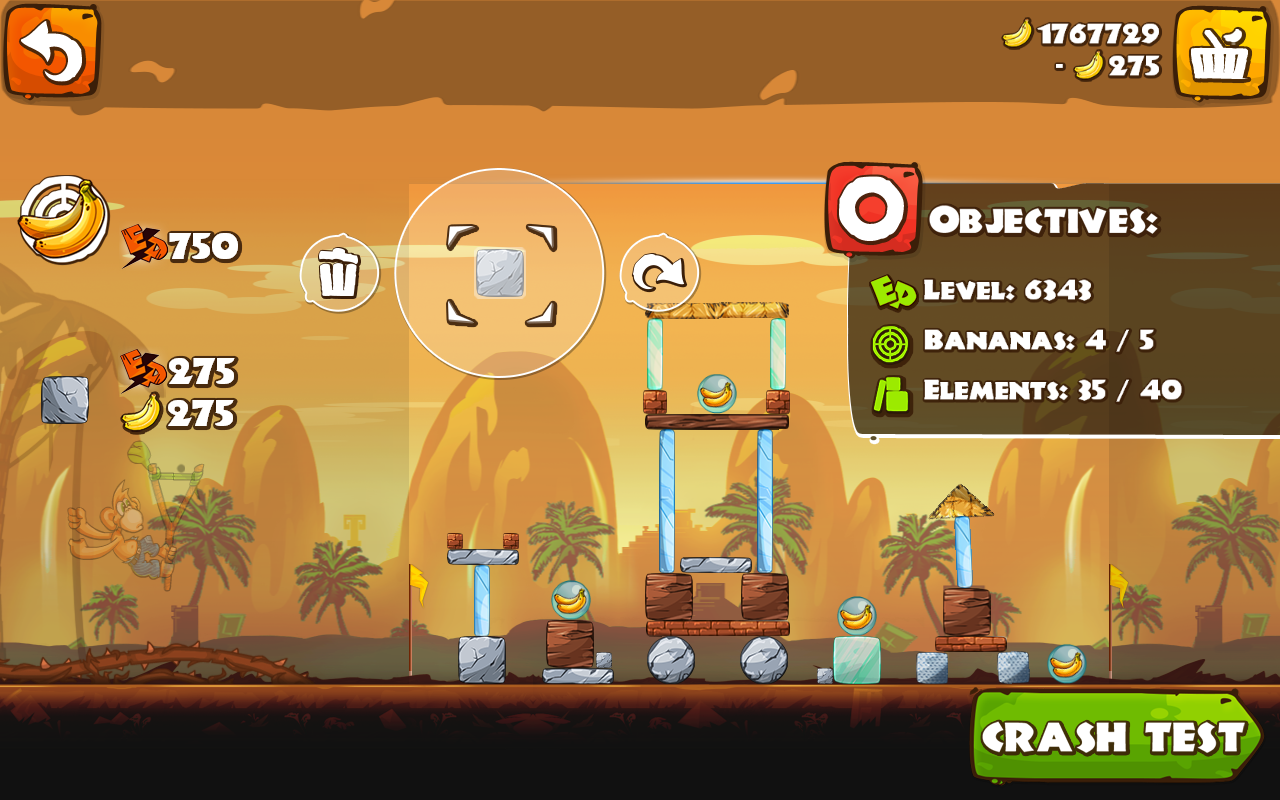This screenshot has width=1280, height=800.
Task: Click the red Objectives target icon
Action: 871,208
